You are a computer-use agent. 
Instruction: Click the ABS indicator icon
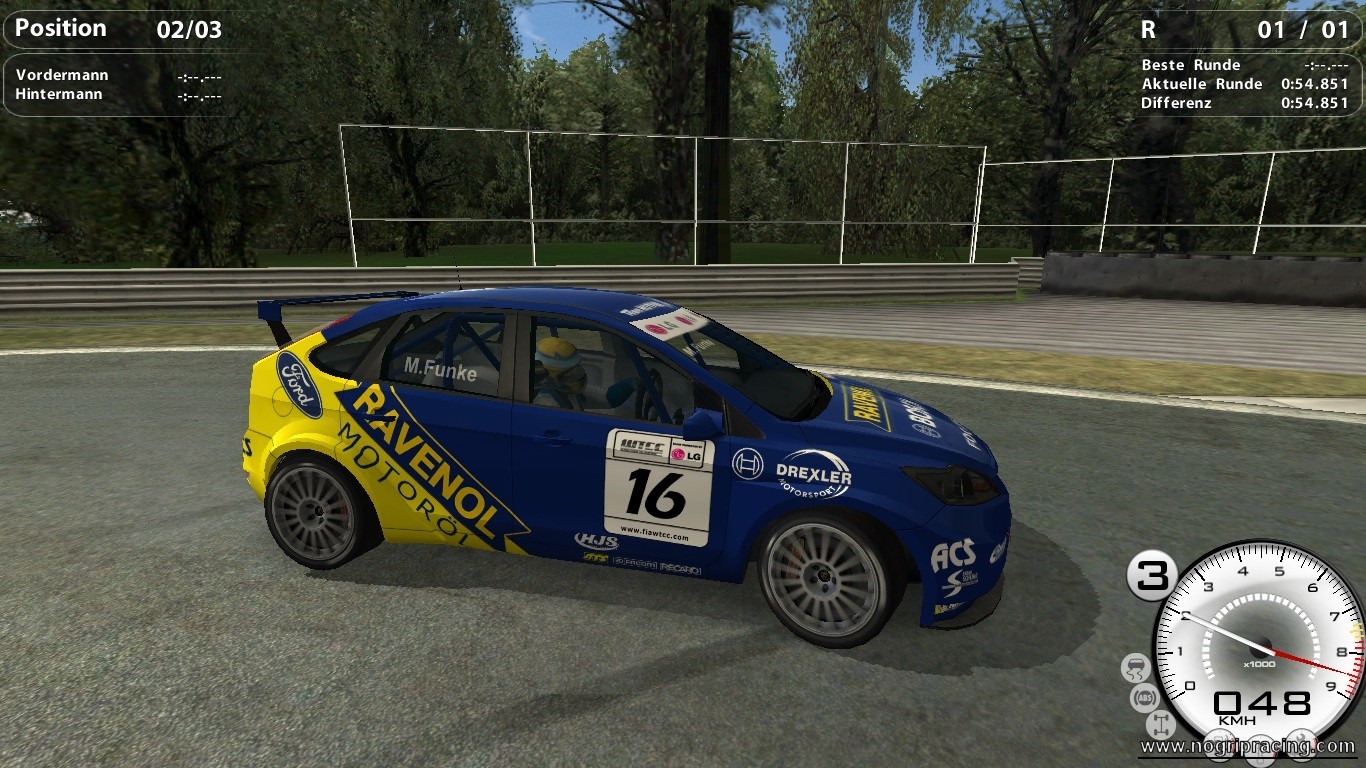coord(1145,697)
